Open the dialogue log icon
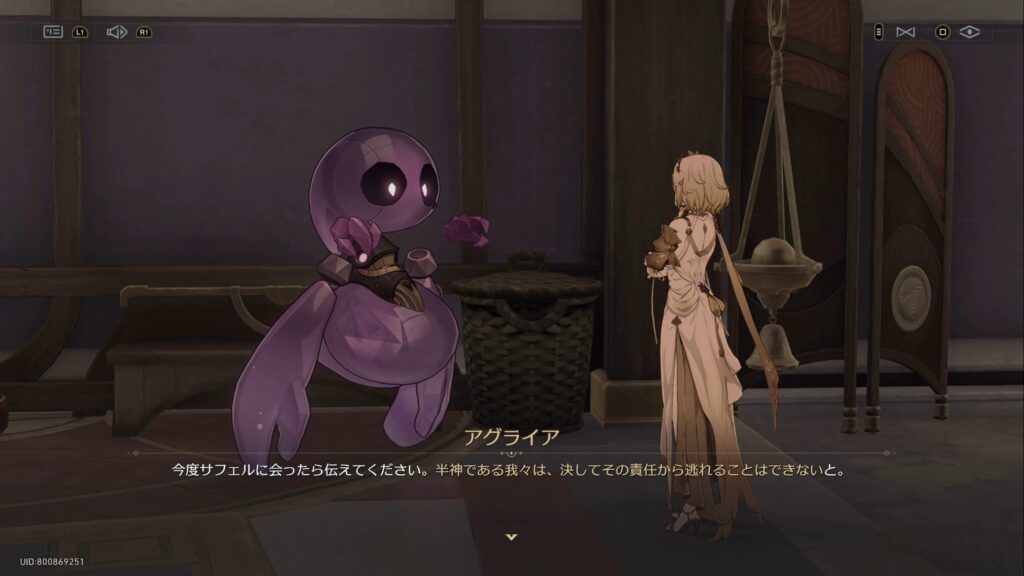Viewport: 1024px width, 576px height. point(53,32)
